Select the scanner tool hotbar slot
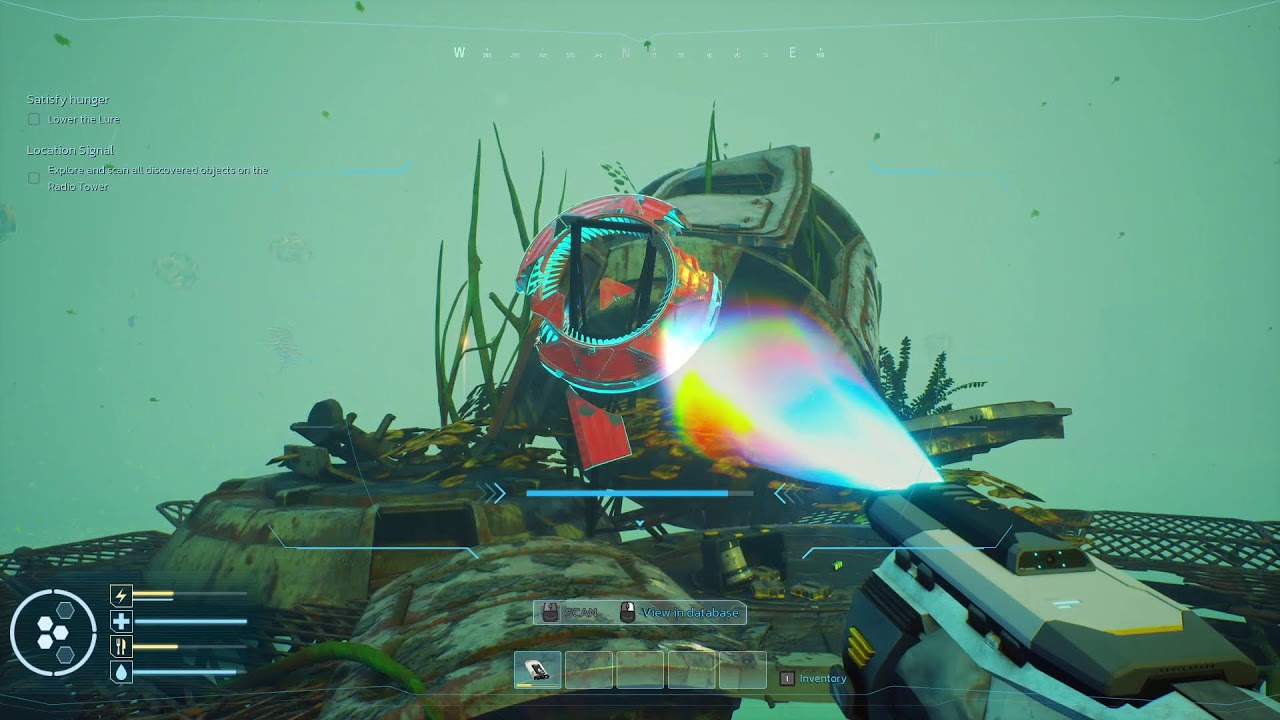The height and width of the screenshot is (720, 1280). [538, 669]
